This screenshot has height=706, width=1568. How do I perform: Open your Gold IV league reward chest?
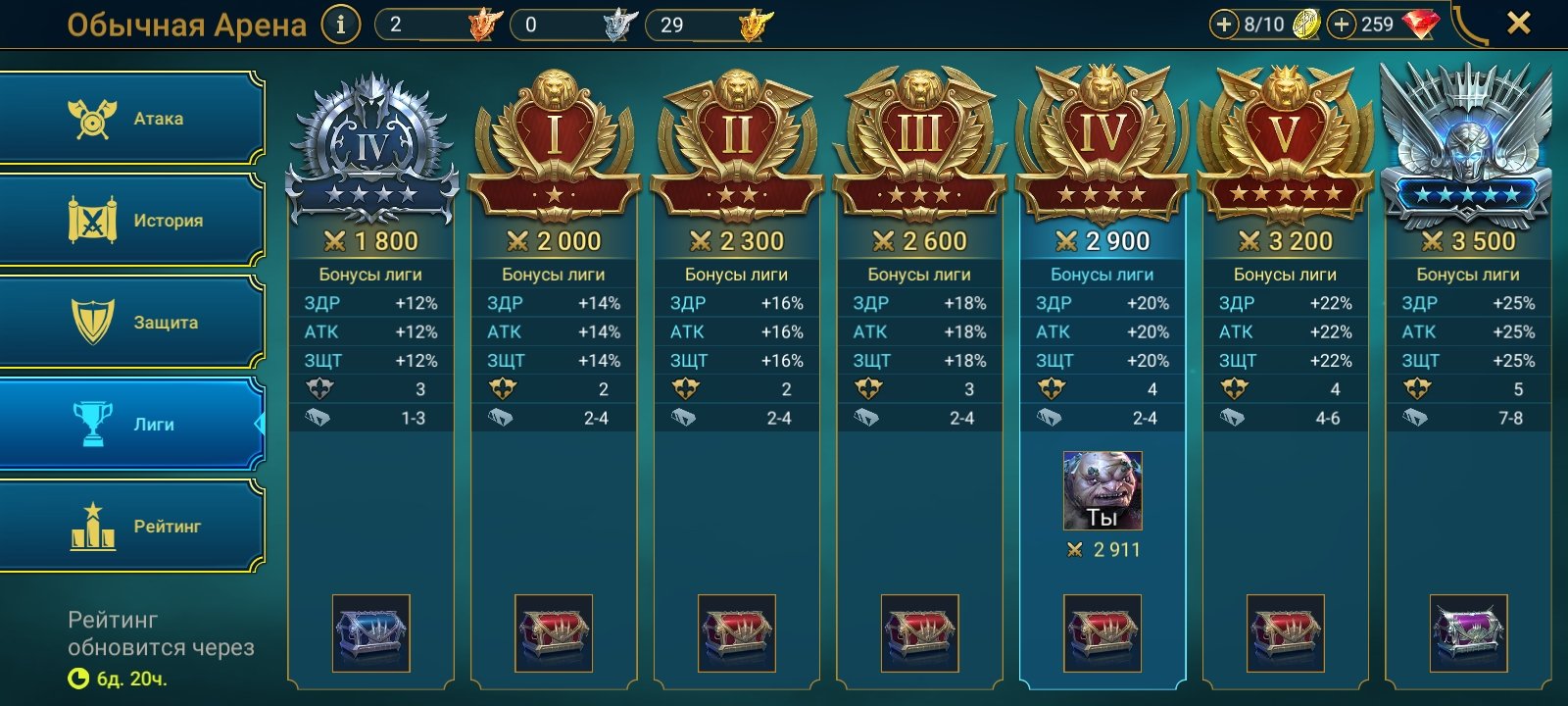point(1102,632)
